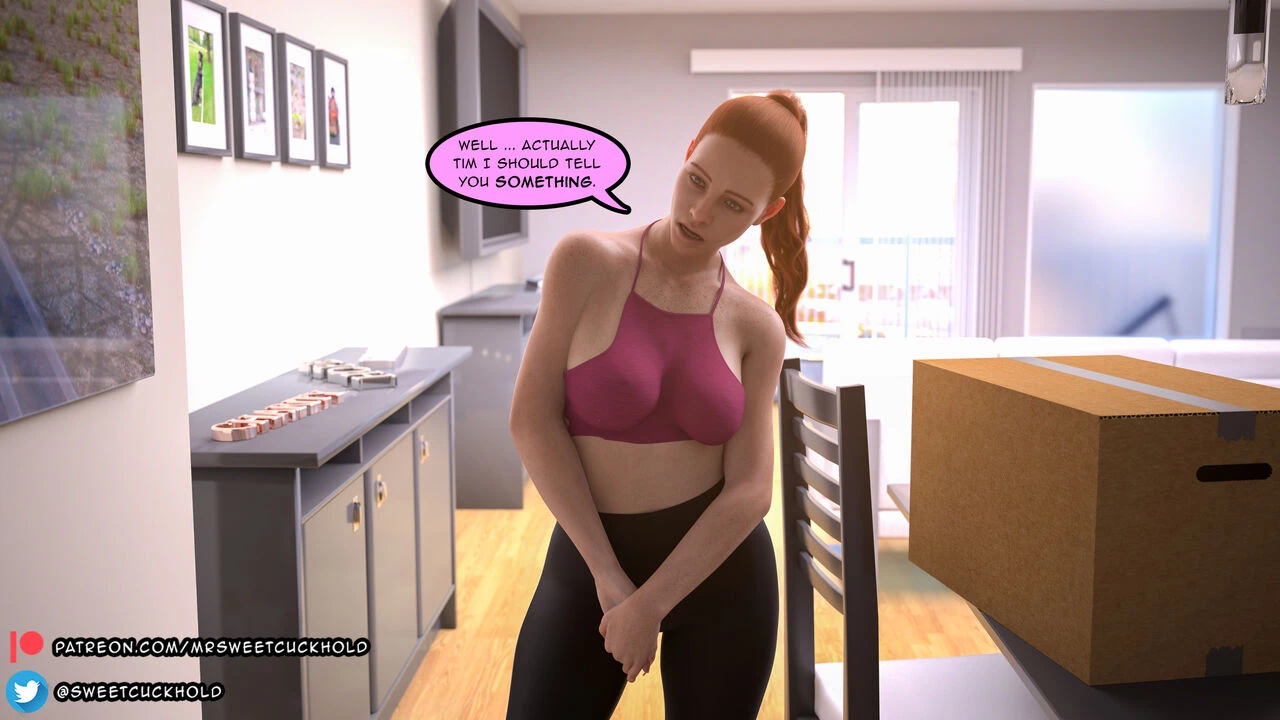Viewport: 1280px width, 720px height.
Task: Open the Twitter @sweetcuckhold link
Action: (x=138, y=692)
